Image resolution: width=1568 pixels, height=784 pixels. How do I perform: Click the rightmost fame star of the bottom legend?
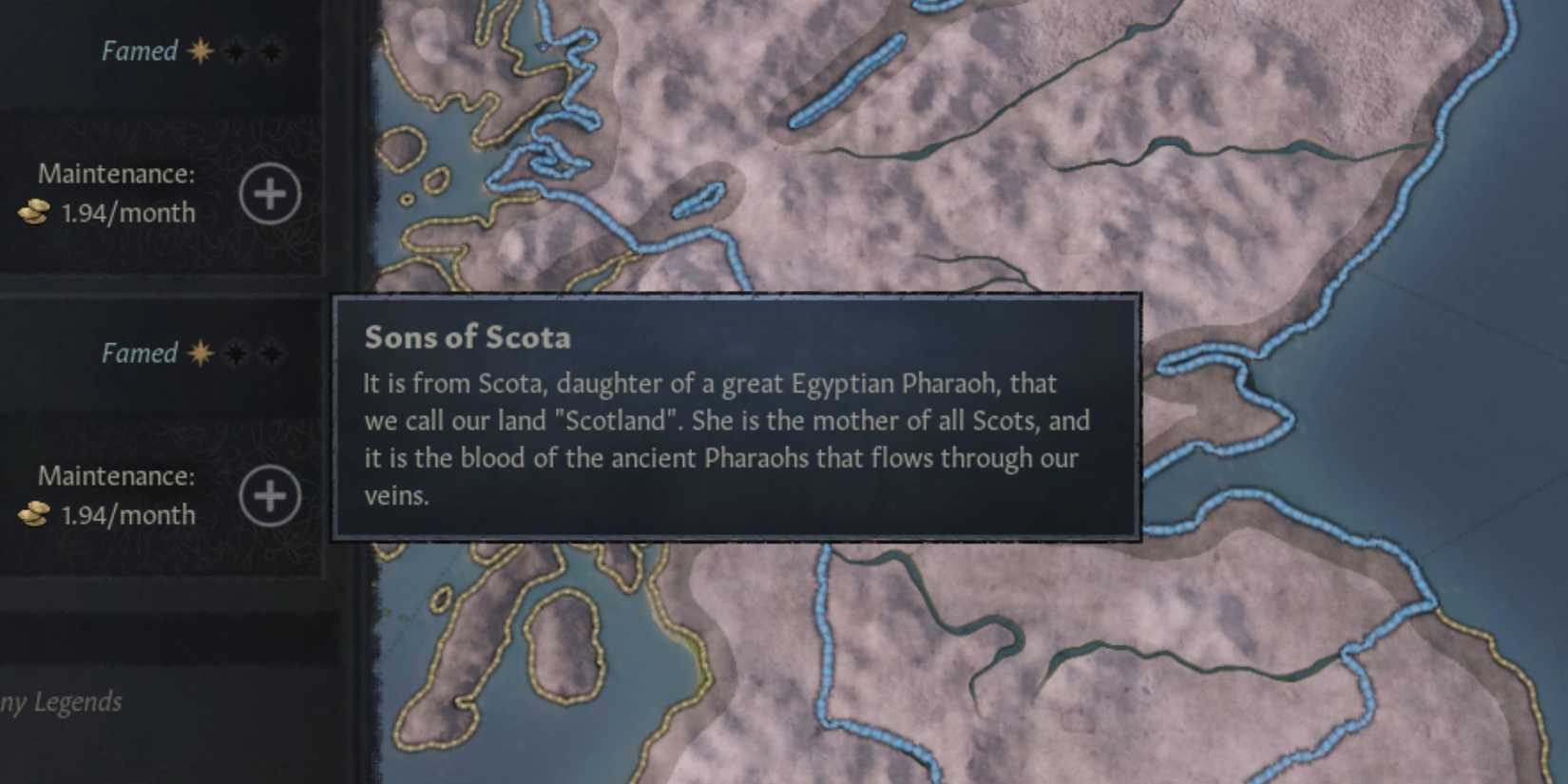[273, 352]
